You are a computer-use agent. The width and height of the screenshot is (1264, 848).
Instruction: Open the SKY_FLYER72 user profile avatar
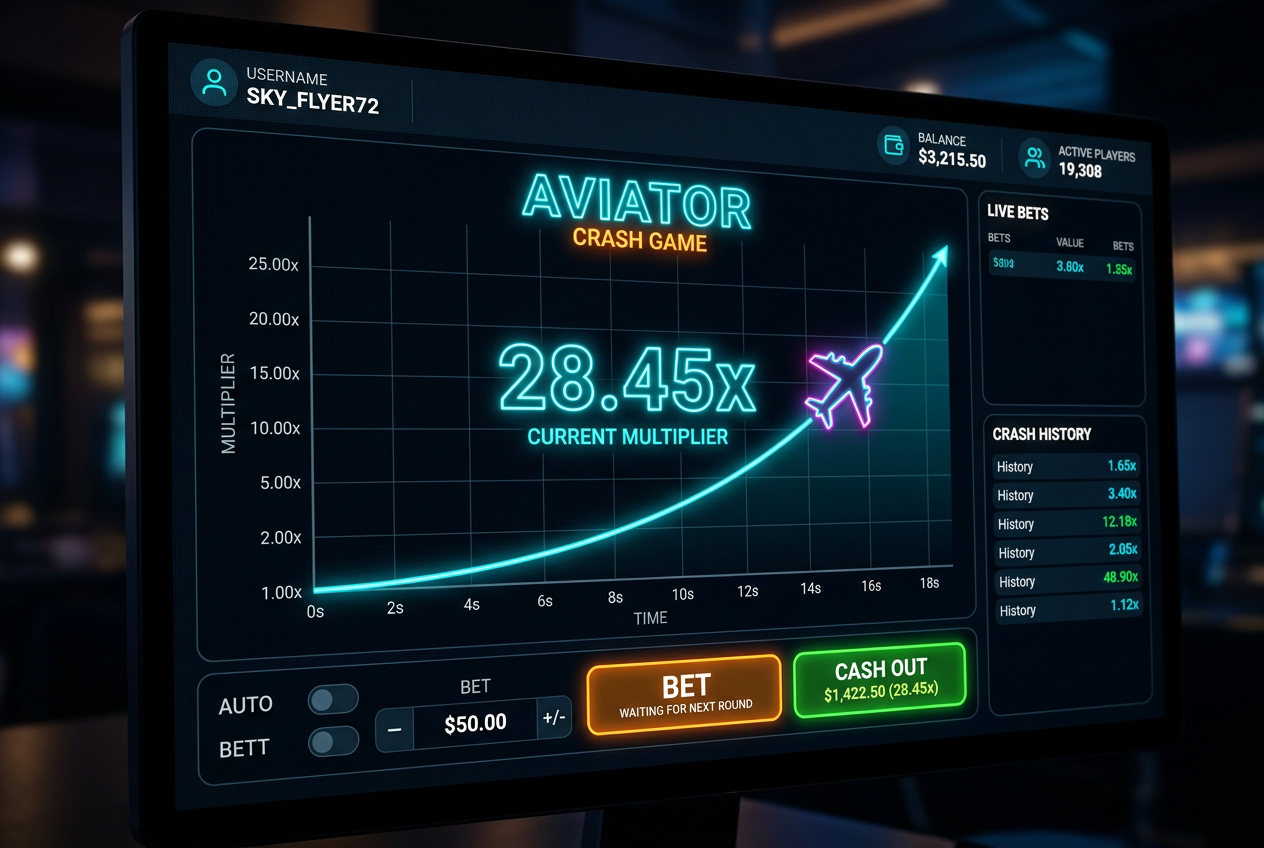214,83
